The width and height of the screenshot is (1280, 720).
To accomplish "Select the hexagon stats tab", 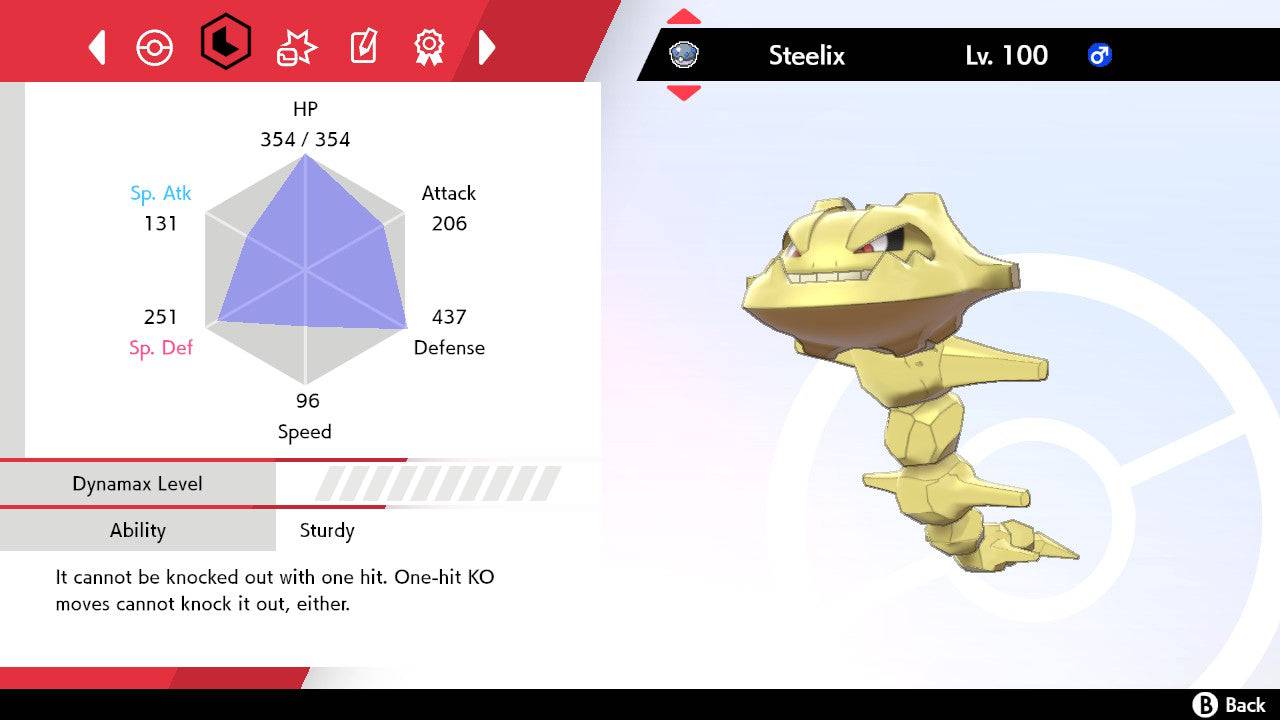I will [x=225, y=42].
